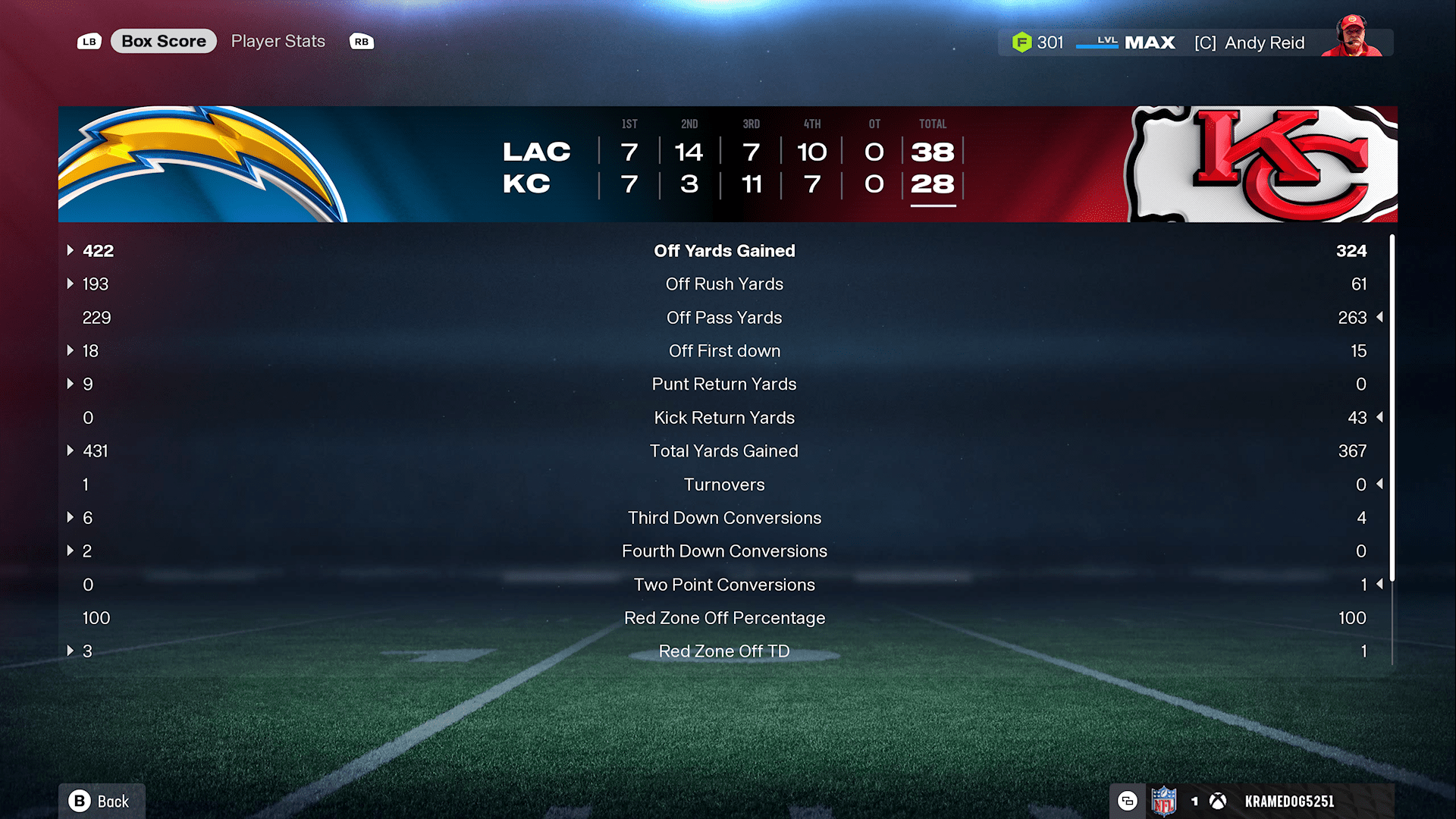This screenshot has width=1456, height=819.
Task: Open the Andy Reid coach profile
Action: click(x=1263, y=43)
